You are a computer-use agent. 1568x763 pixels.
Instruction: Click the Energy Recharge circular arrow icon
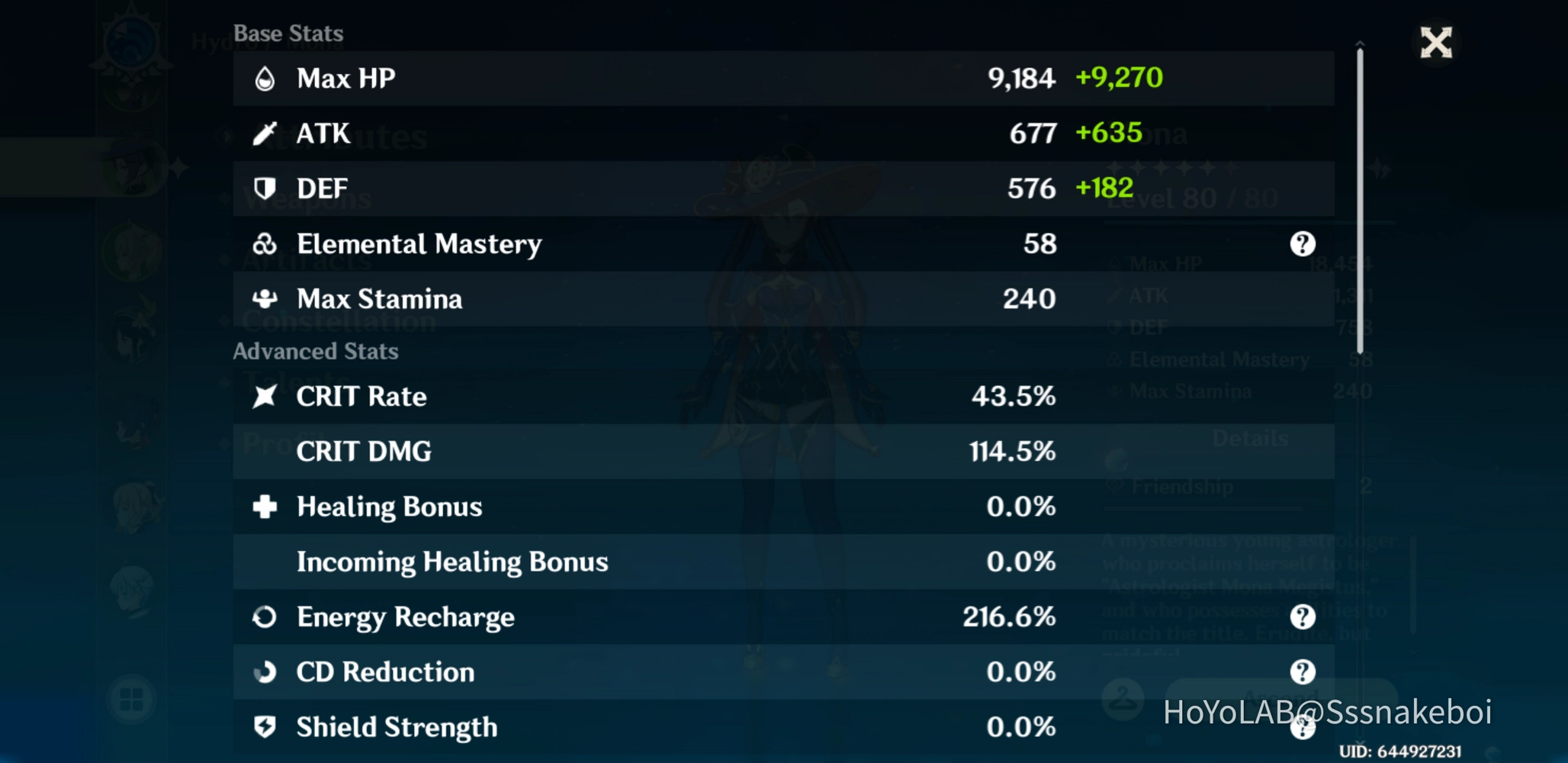click(x=265, y=617)
